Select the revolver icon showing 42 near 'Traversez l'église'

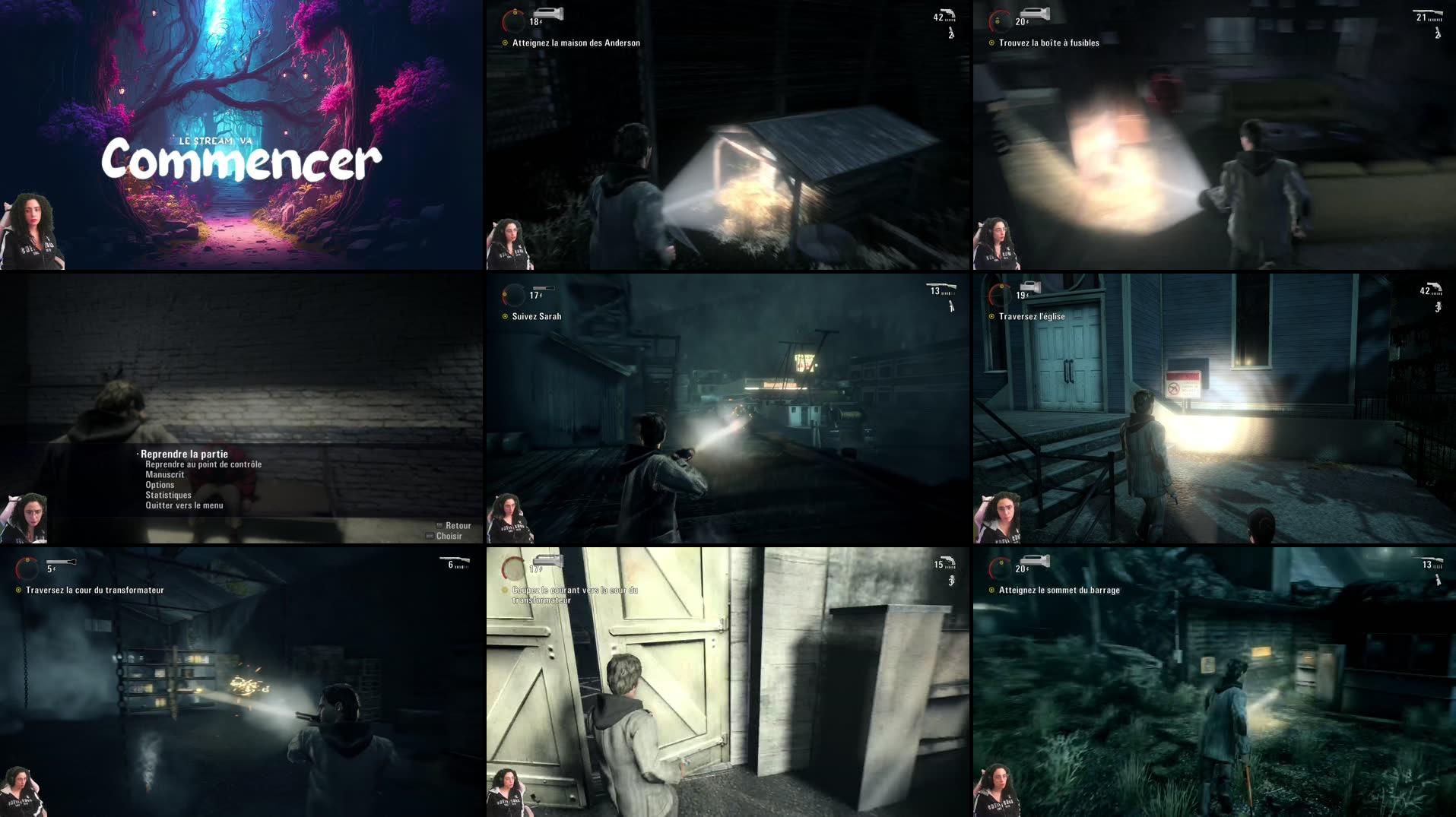[1432, 289]
